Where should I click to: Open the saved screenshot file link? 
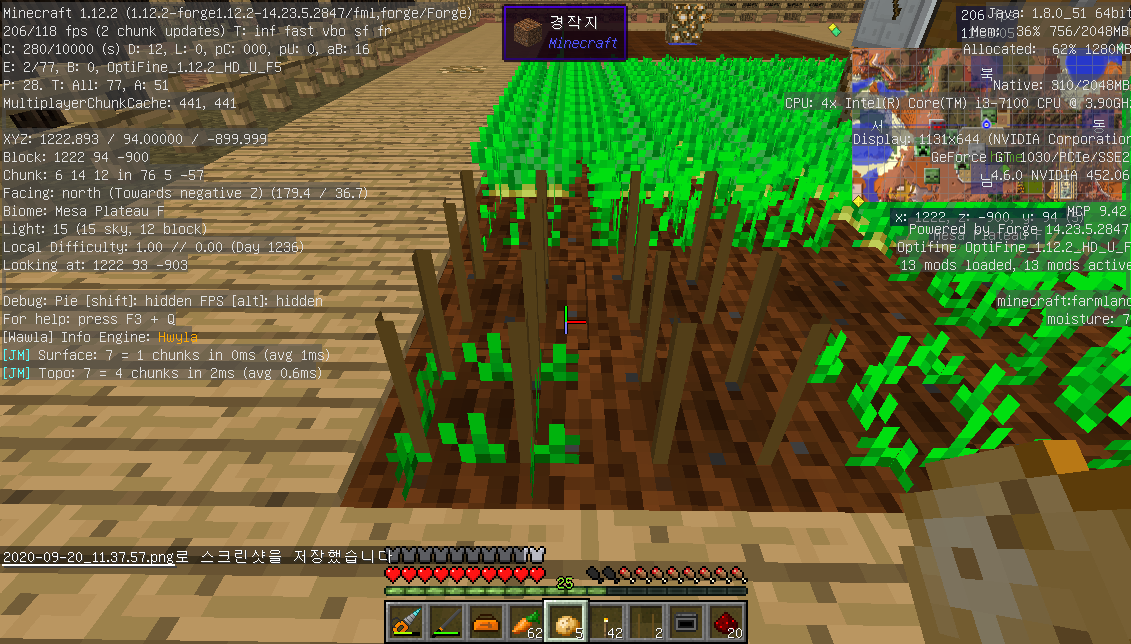click(88, 557)
